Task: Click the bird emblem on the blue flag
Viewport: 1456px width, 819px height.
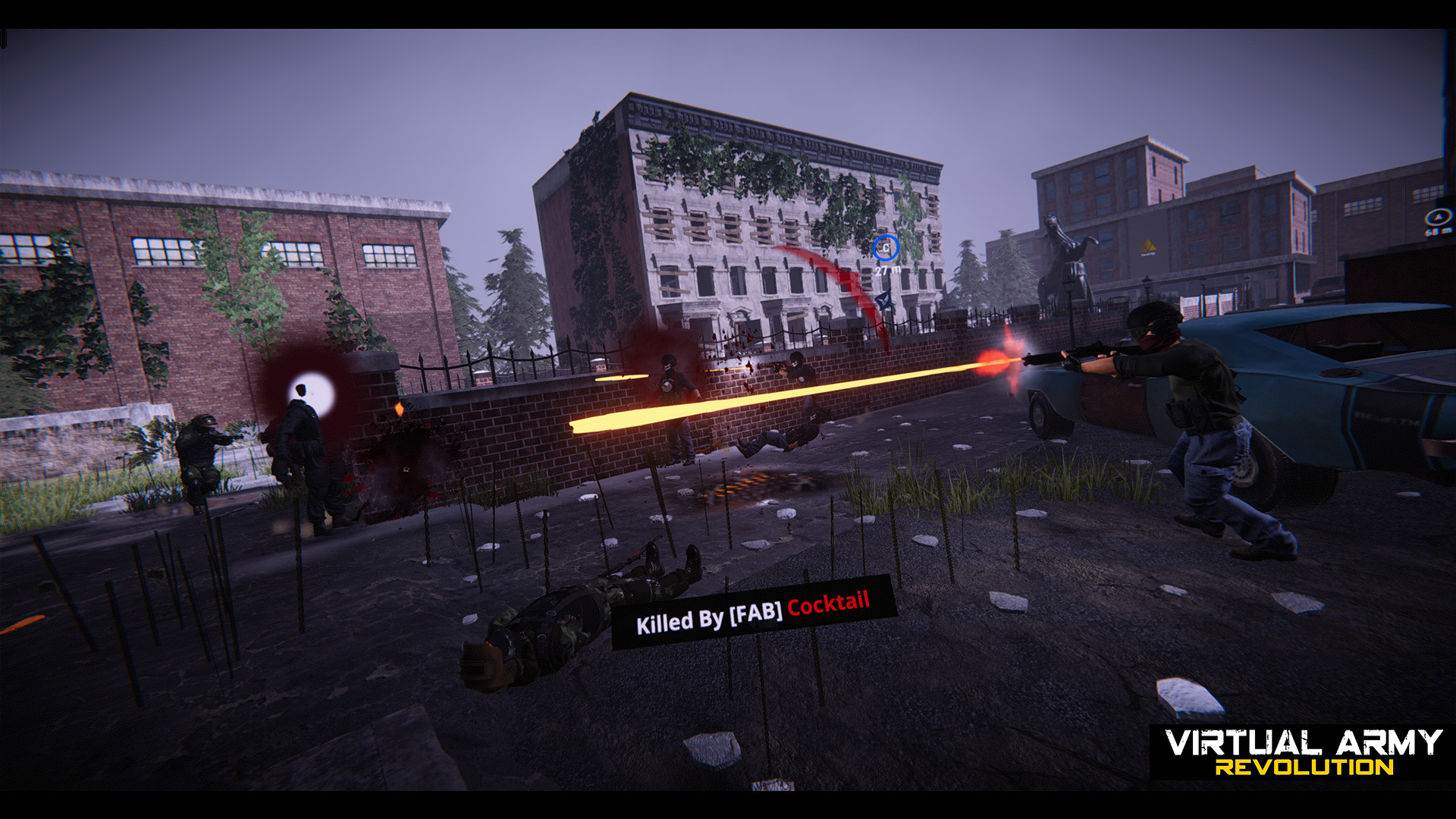Action: pos(883,300)
